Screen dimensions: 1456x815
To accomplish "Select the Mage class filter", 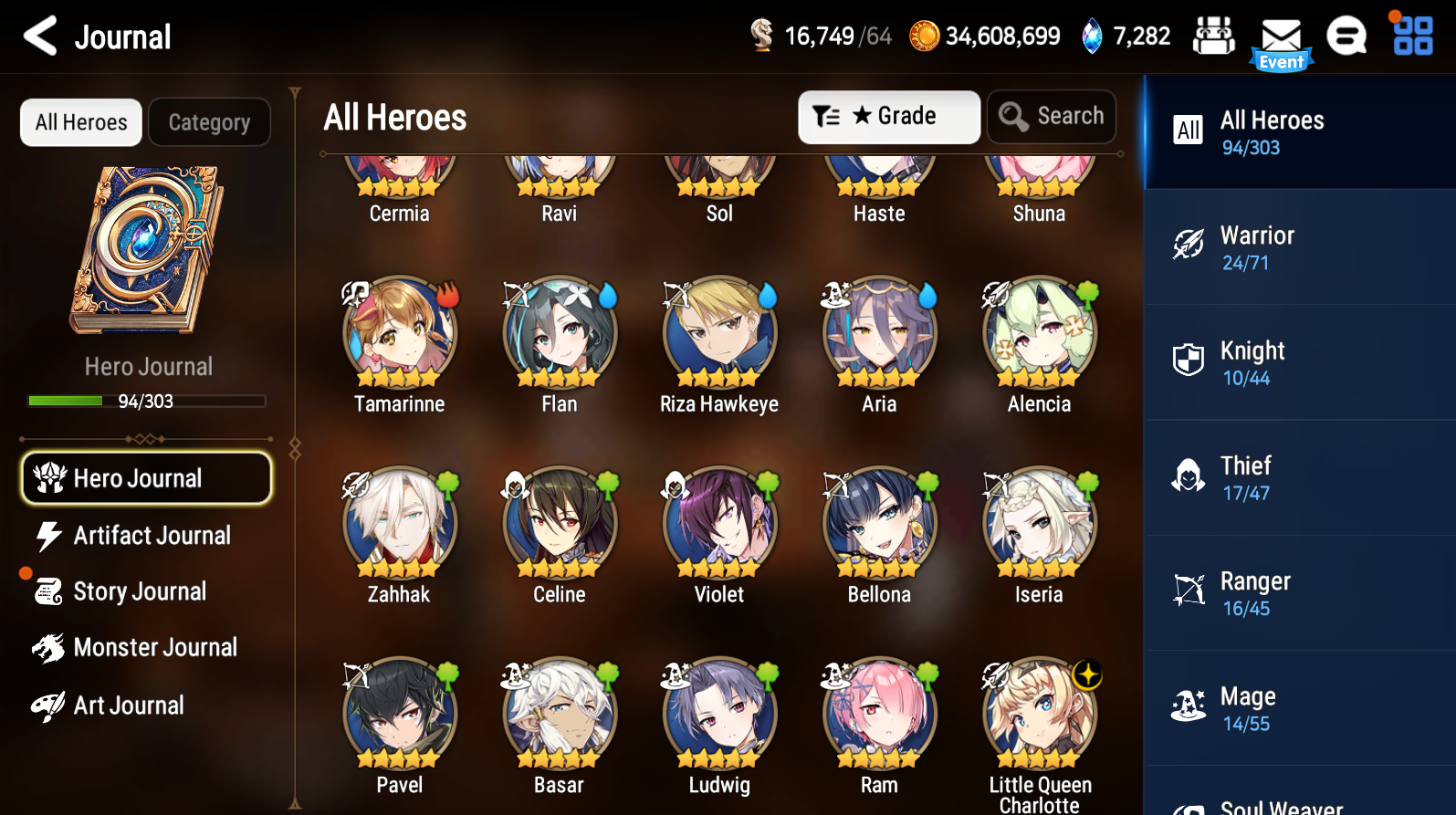I will point(1297,707).
